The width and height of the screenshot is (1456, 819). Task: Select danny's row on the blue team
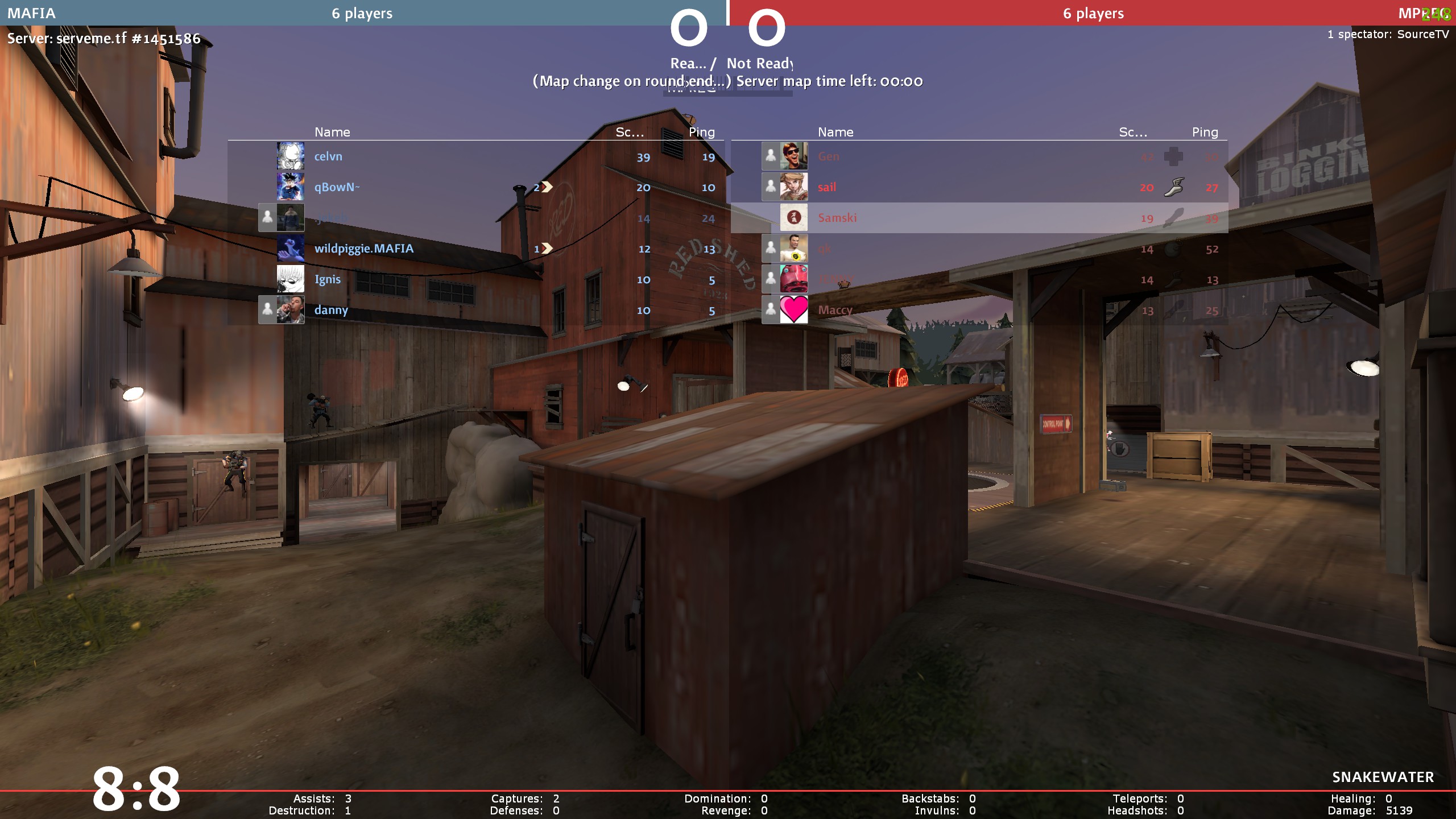tap(331, 310)
